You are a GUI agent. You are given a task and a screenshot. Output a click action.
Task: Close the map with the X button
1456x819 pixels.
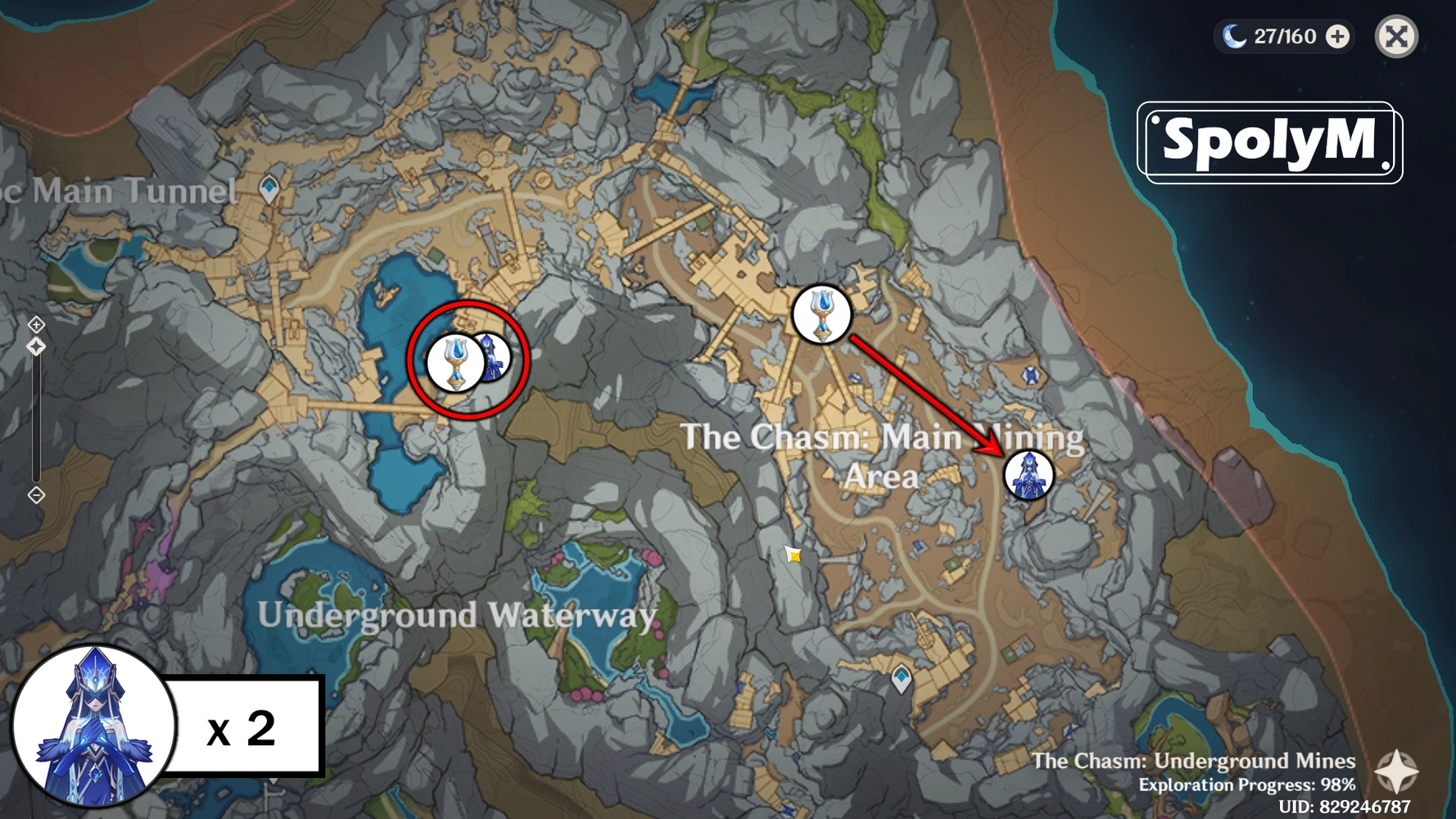[x=1396, y=36]
